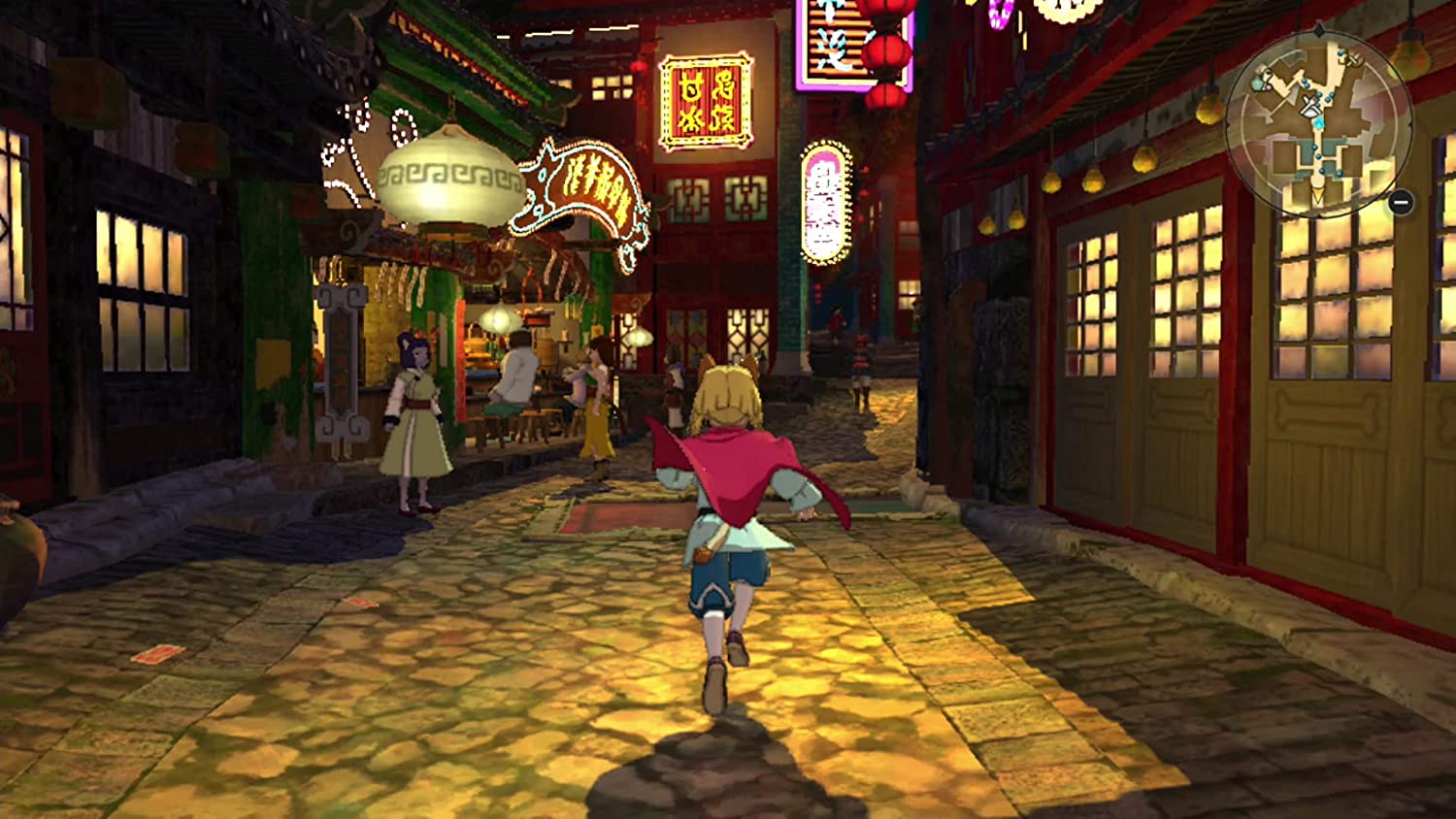The height and width of the screenshot is (819, 1456).
Task: Click the cyan player arrow marker on the minimap
Action: (1318, 122)
